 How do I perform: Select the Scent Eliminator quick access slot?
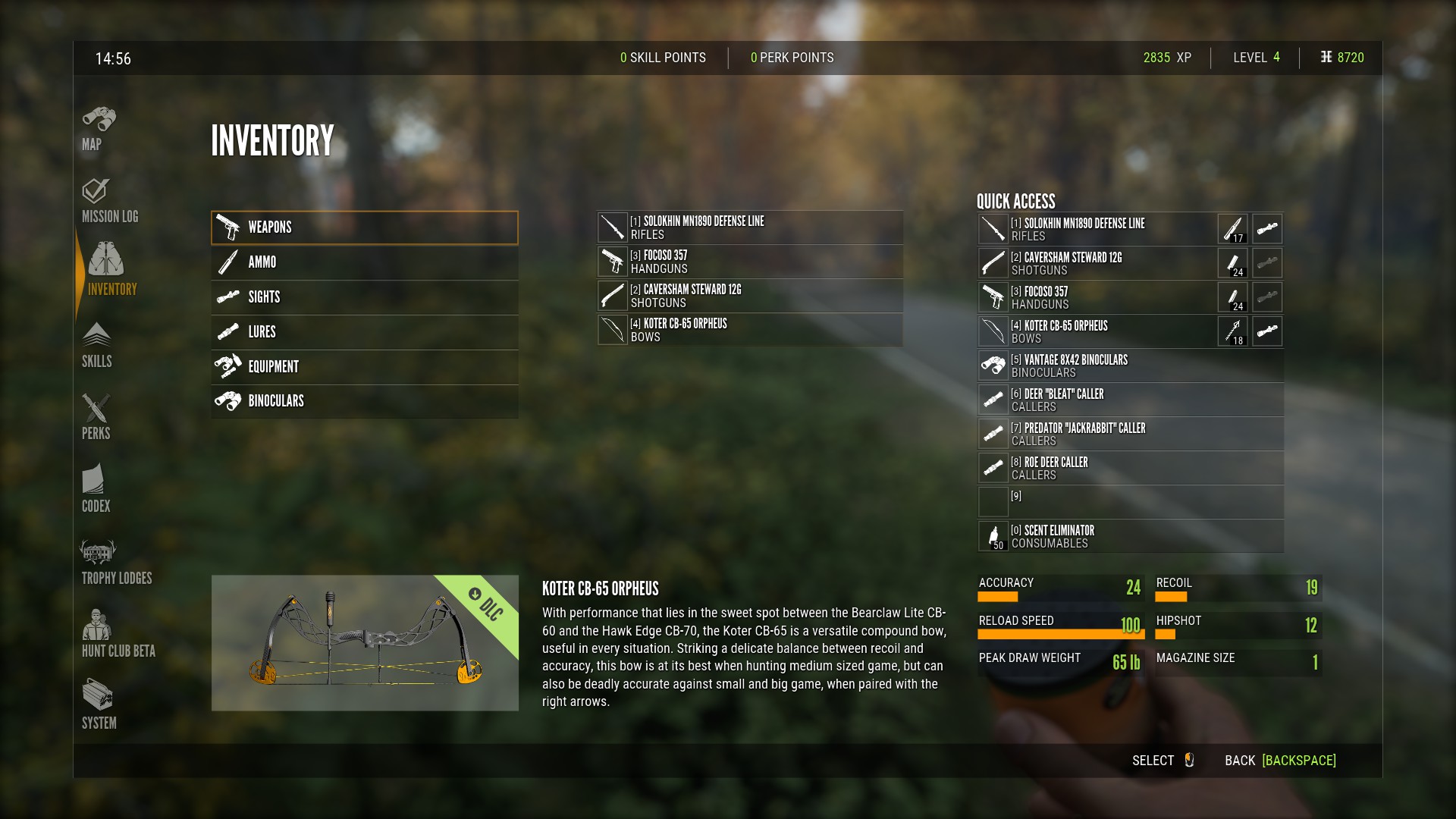click(1130, 536)
